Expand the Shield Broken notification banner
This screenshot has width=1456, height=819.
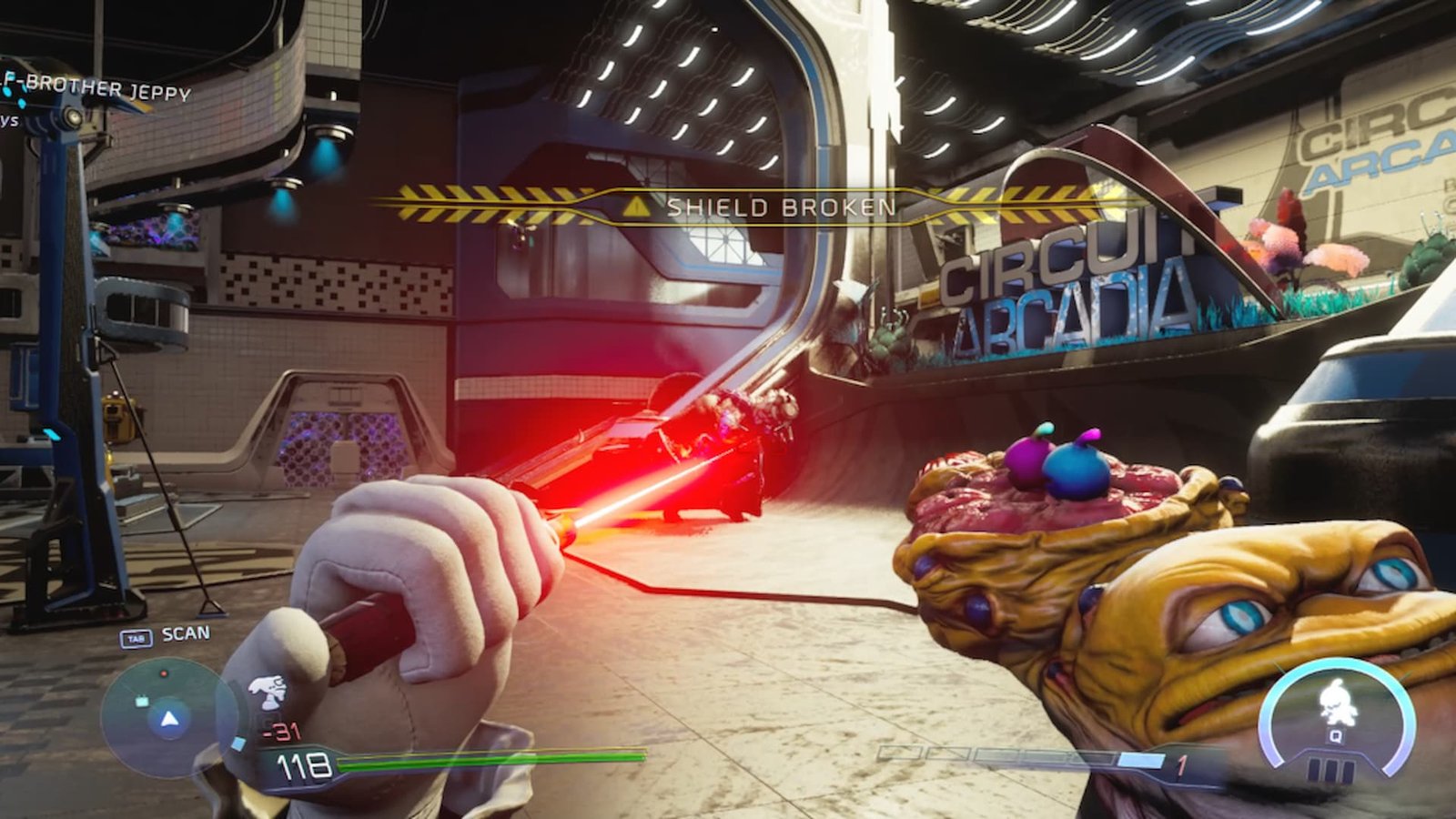(778, 206)
